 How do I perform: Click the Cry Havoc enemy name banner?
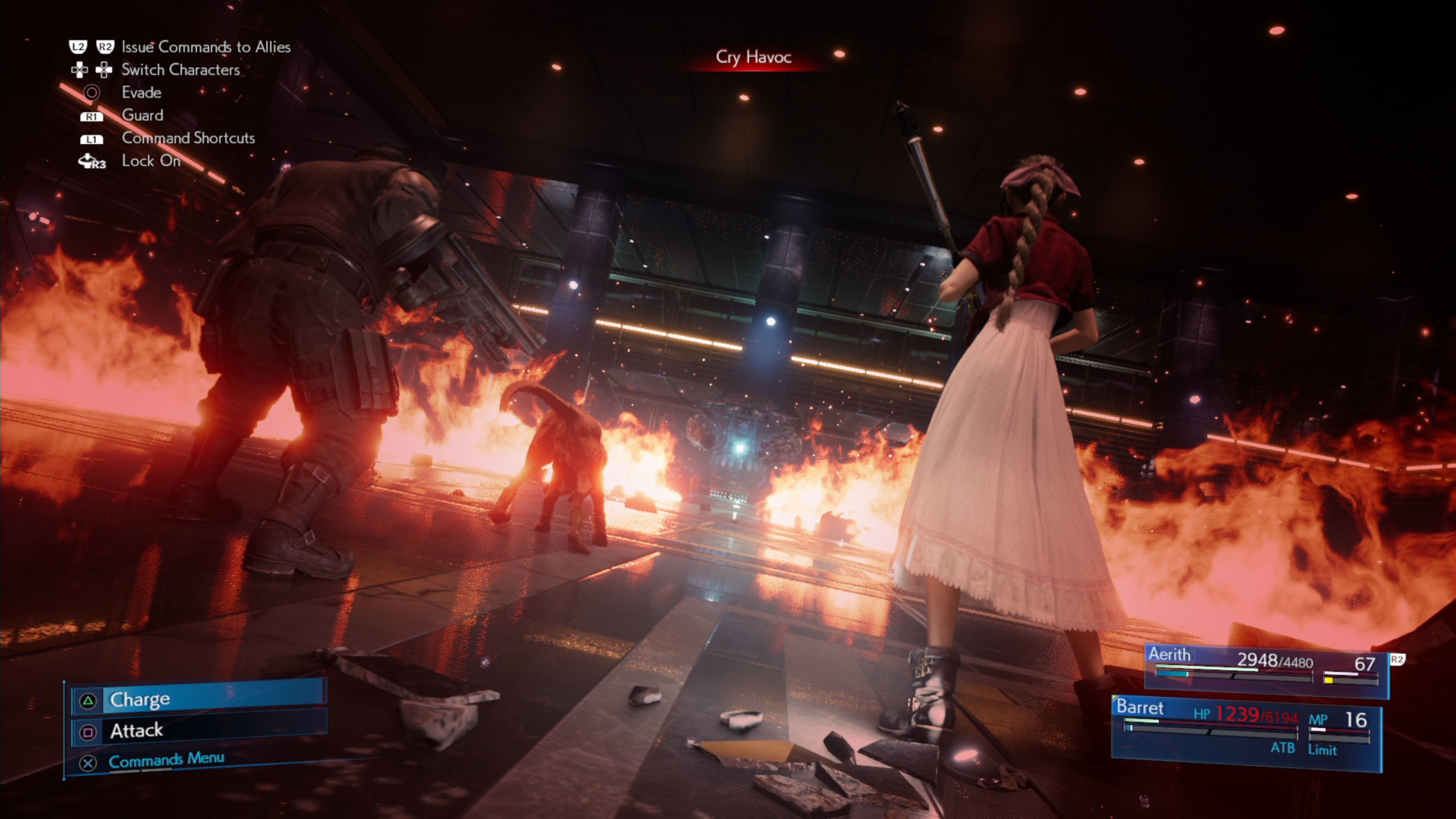[754, 56]
